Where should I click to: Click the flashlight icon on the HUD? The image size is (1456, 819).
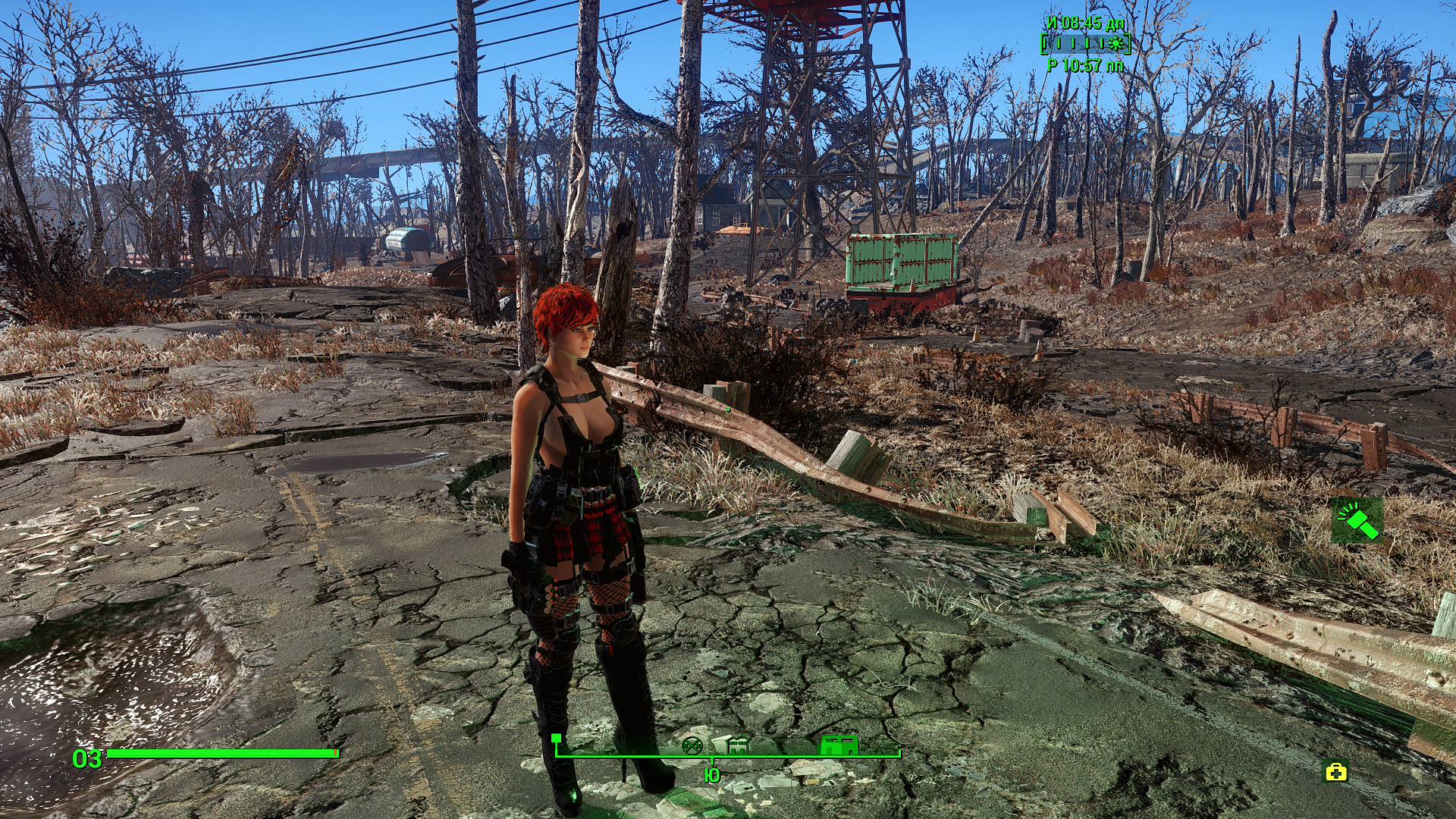(1357, 521)
